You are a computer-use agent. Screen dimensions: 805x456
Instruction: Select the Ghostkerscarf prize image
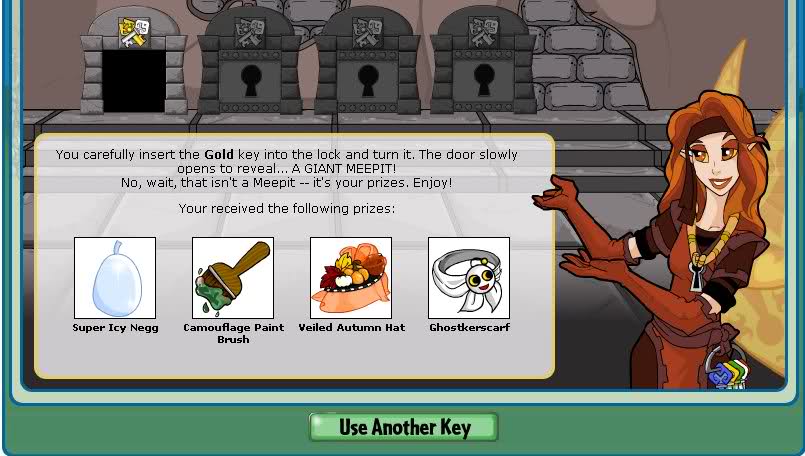click(469, 278)
